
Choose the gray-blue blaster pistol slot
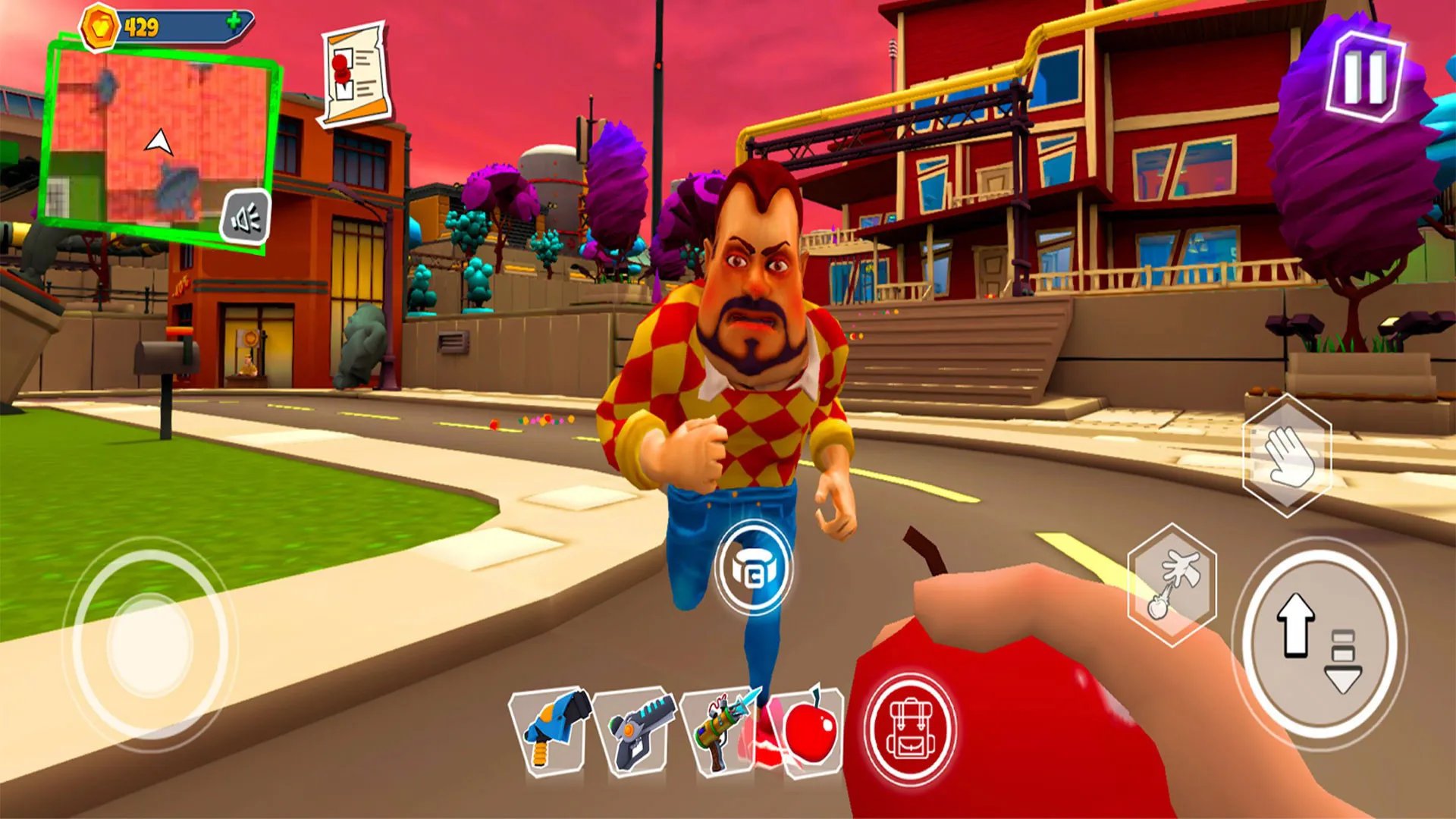(x=635, y=731)
